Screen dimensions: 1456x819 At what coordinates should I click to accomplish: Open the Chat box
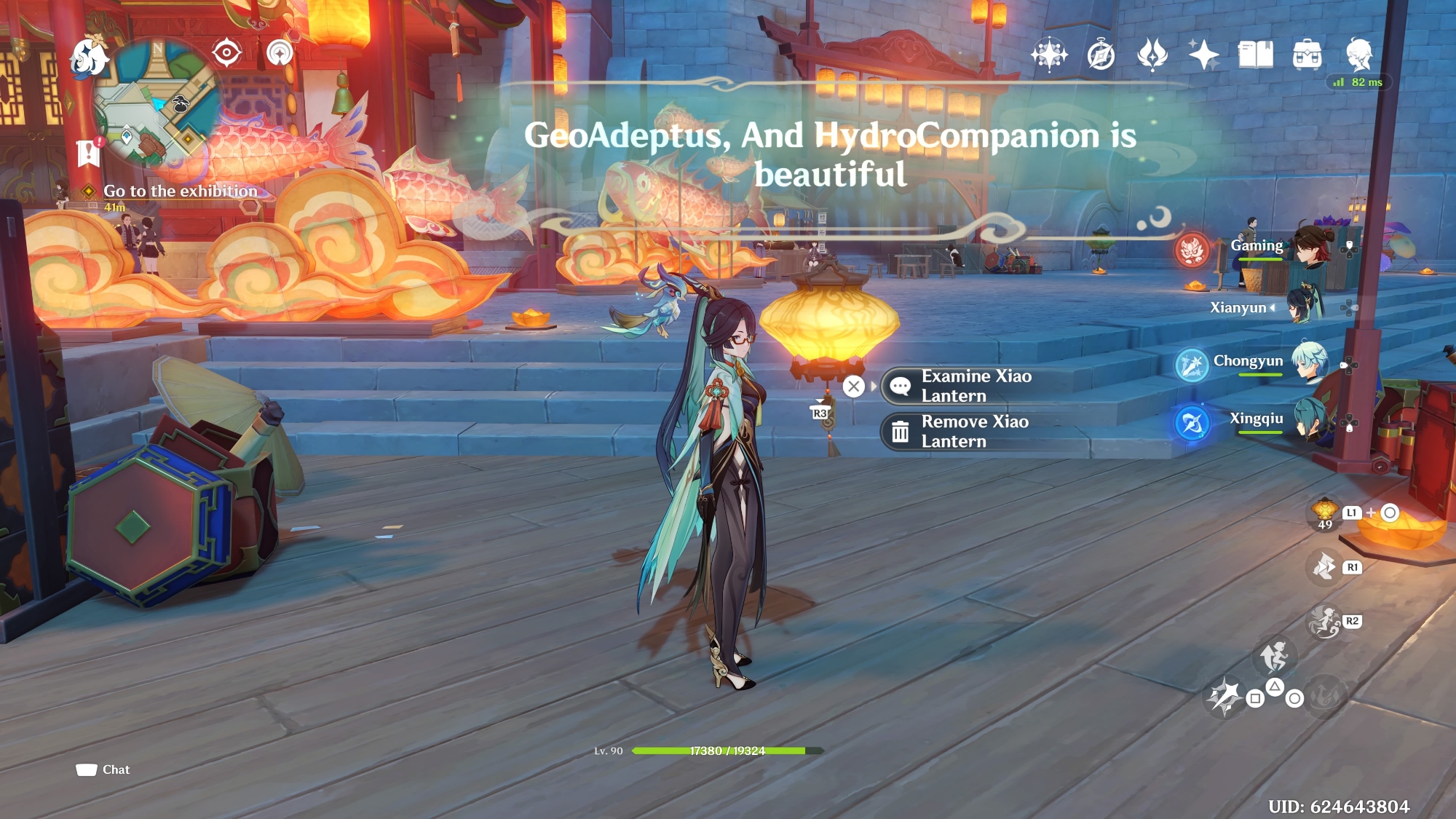coord(103,769)
